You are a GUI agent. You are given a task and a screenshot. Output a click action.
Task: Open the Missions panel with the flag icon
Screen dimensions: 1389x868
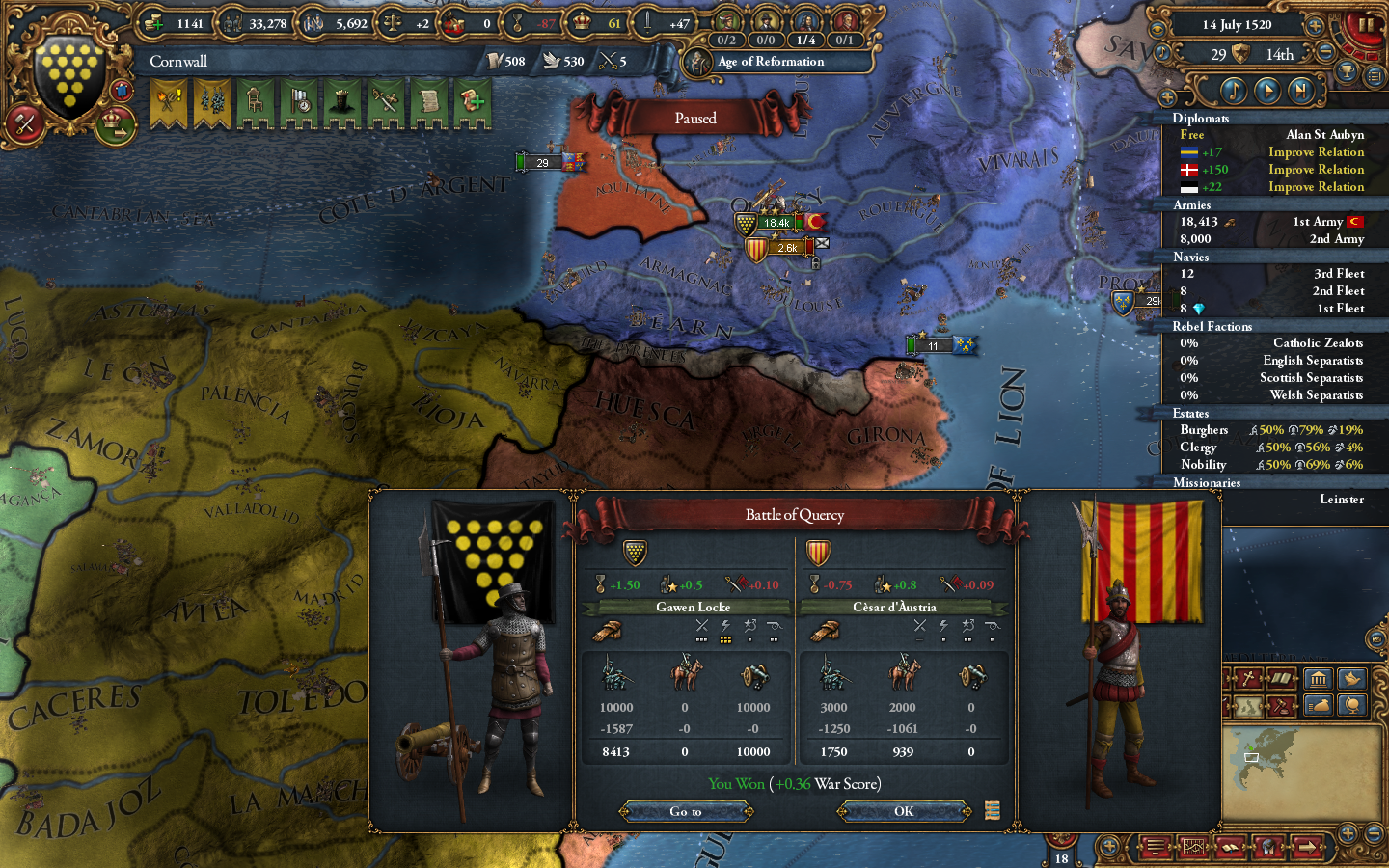[299, 101]
